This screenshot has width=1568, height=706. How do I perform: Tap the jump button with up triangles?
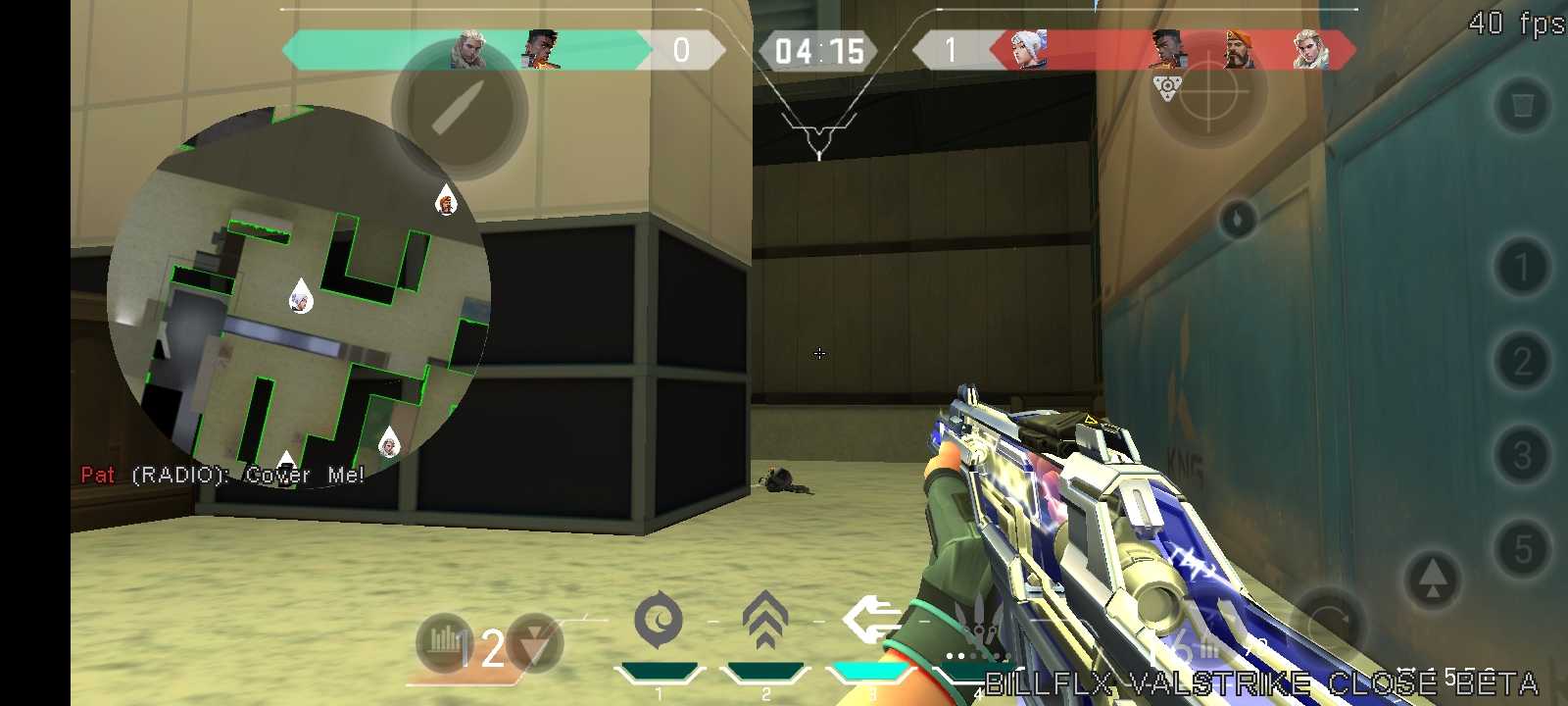(x=1433, y=580)
